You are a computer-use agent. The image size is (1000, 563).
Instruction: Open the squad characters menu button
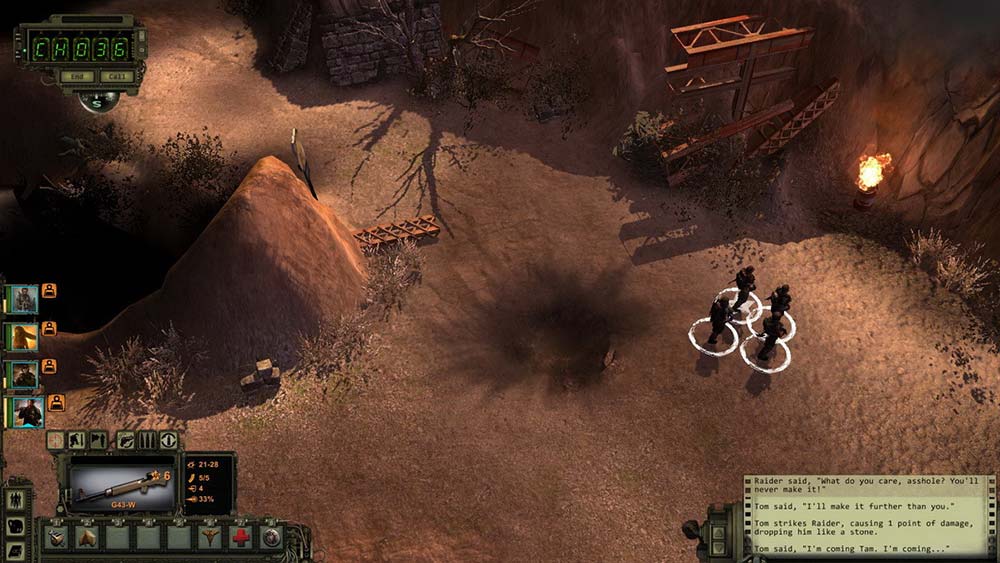tap(17, 500)
